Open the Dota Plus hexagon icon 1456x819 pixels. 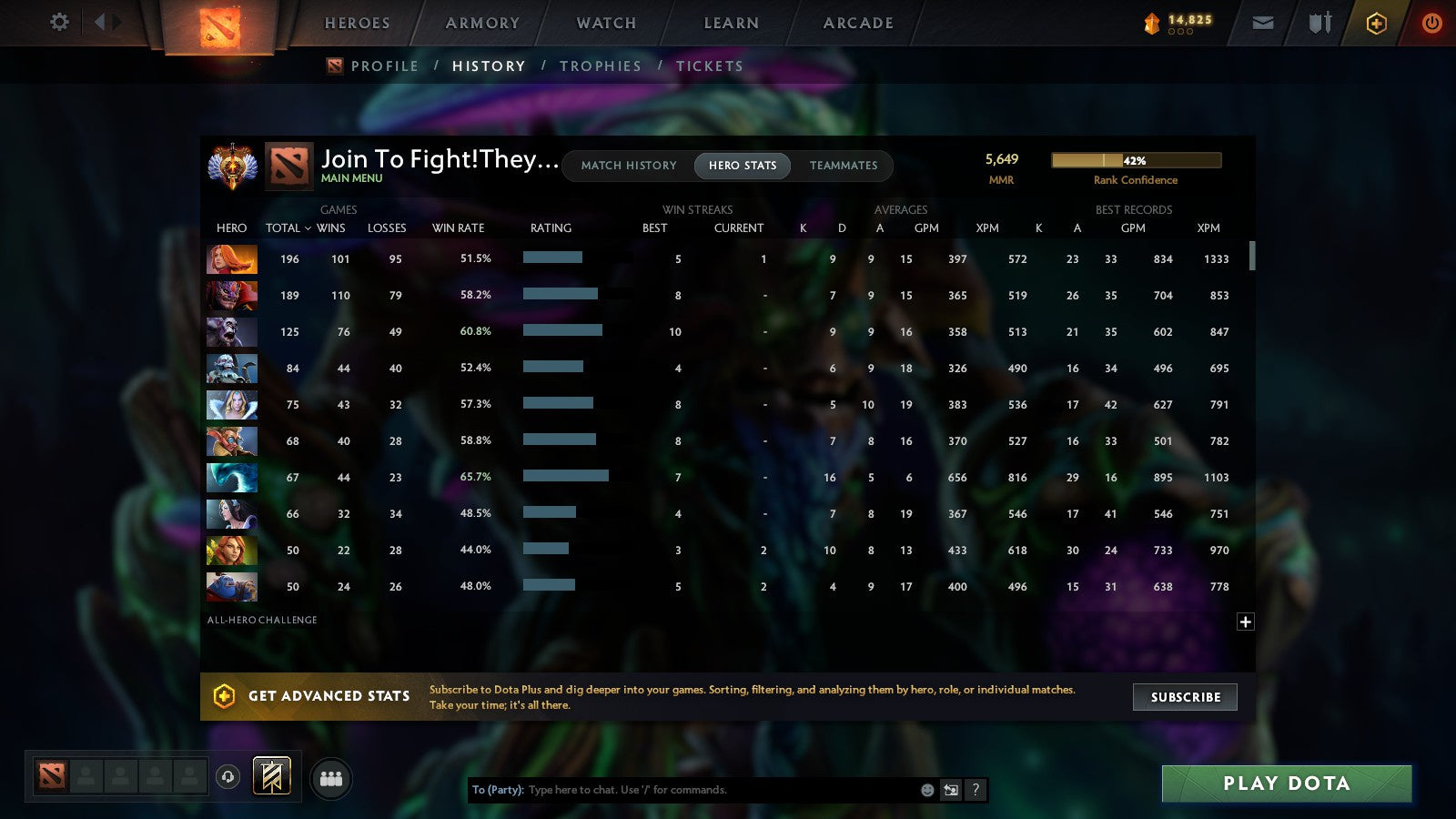[1375, 23]
